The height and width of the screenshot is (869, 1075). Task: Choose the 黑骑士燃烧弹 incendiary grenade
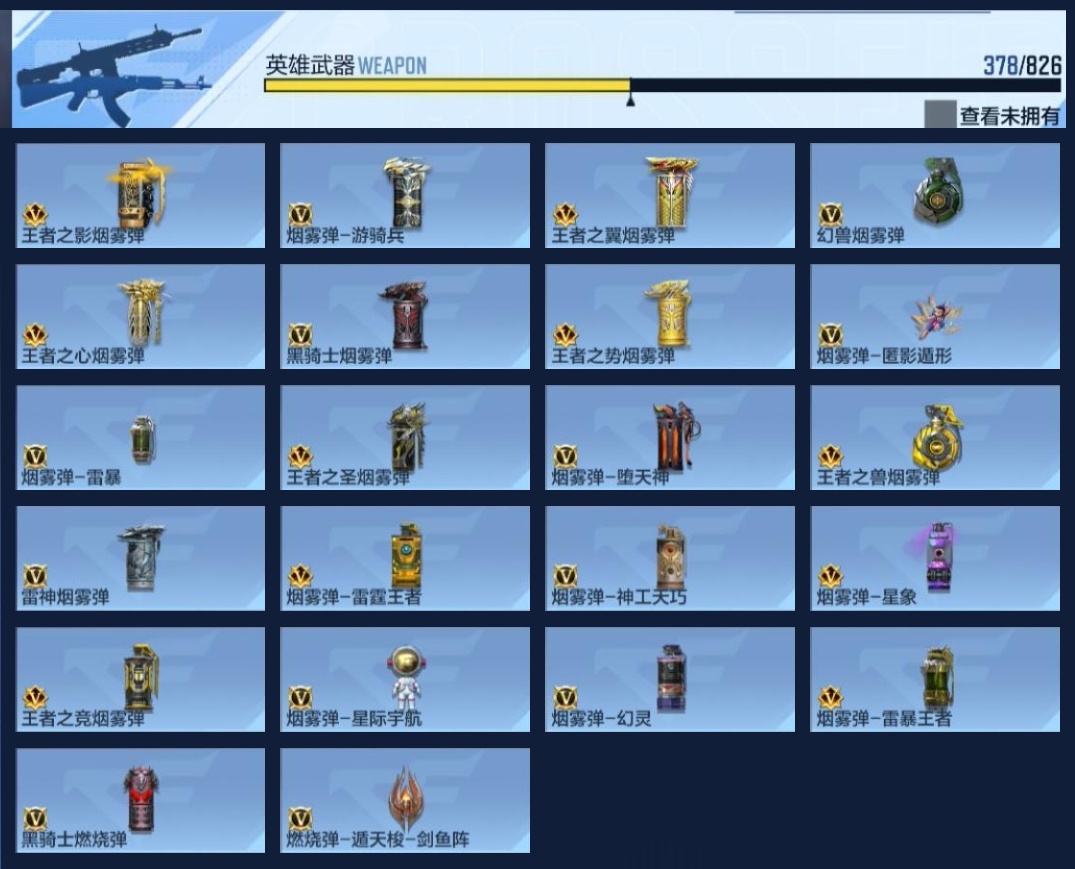[x=141, y=800]
